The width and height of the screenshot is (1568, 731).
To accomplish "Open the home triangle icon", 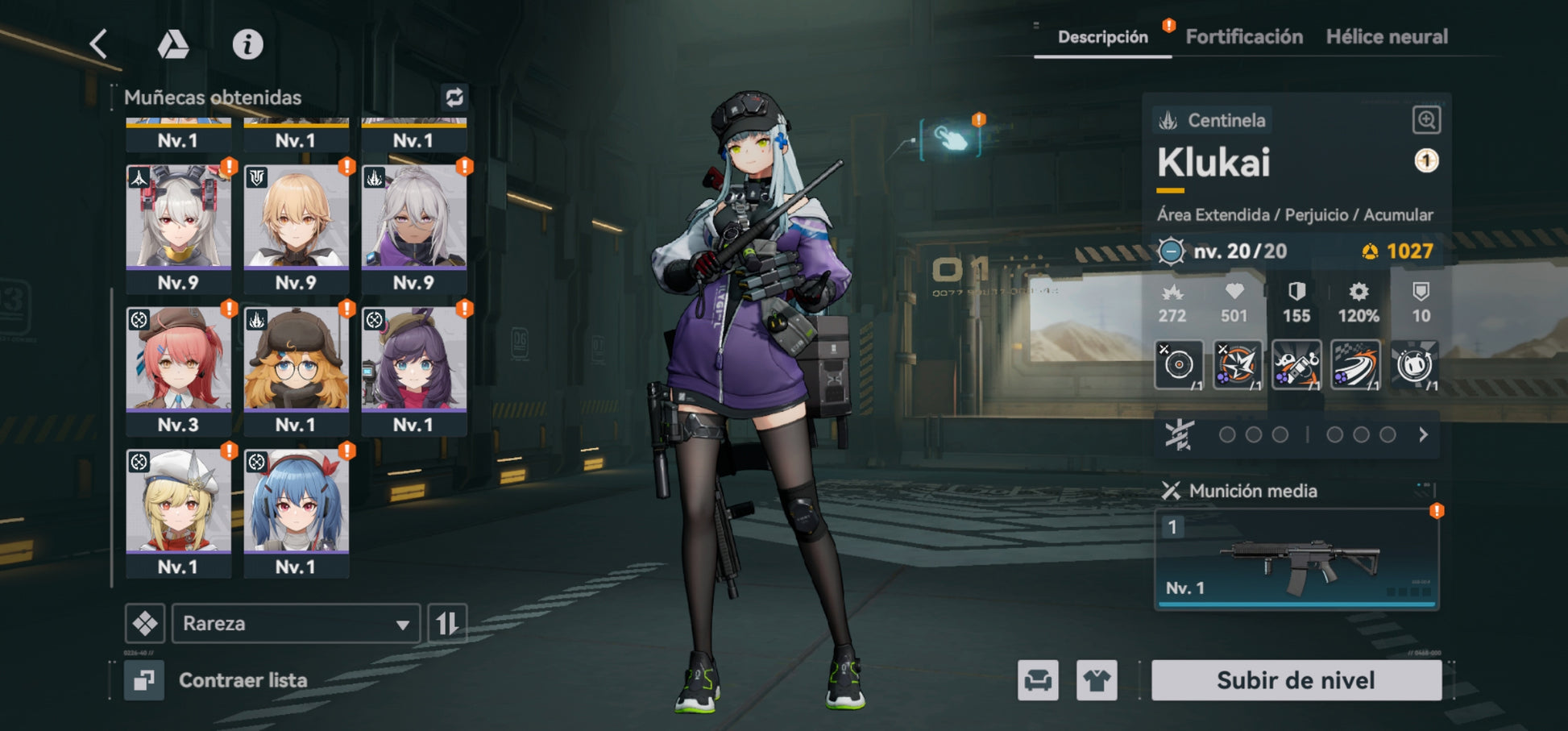I will coord(172,44).
